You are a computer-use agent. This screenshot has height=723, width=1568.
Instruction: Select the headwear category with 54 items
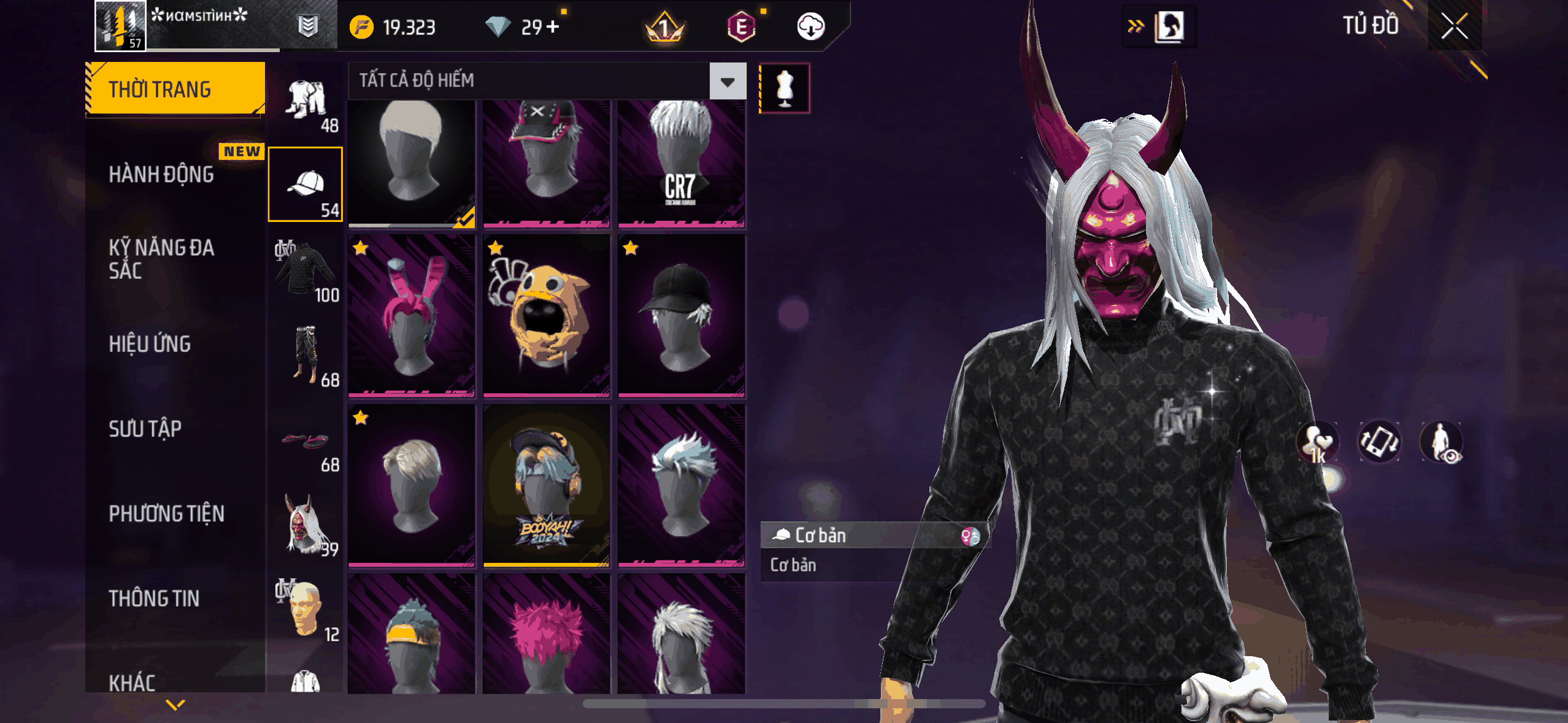coord(305,184)
